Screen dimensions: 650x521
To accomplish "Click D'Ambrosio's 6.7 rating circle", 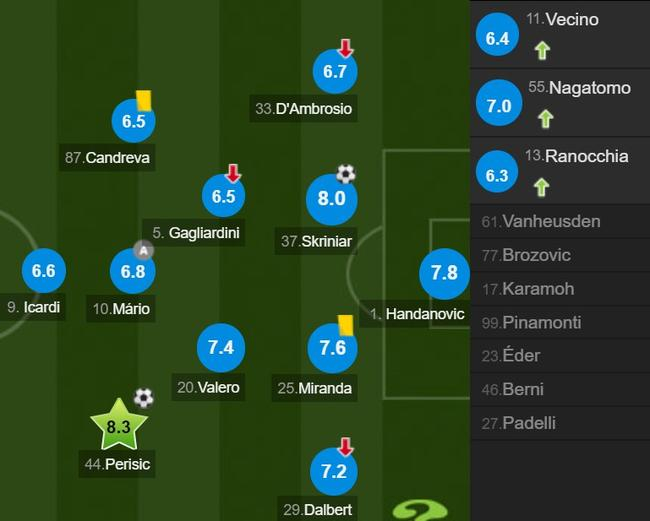I will click(x=334, y=71).
